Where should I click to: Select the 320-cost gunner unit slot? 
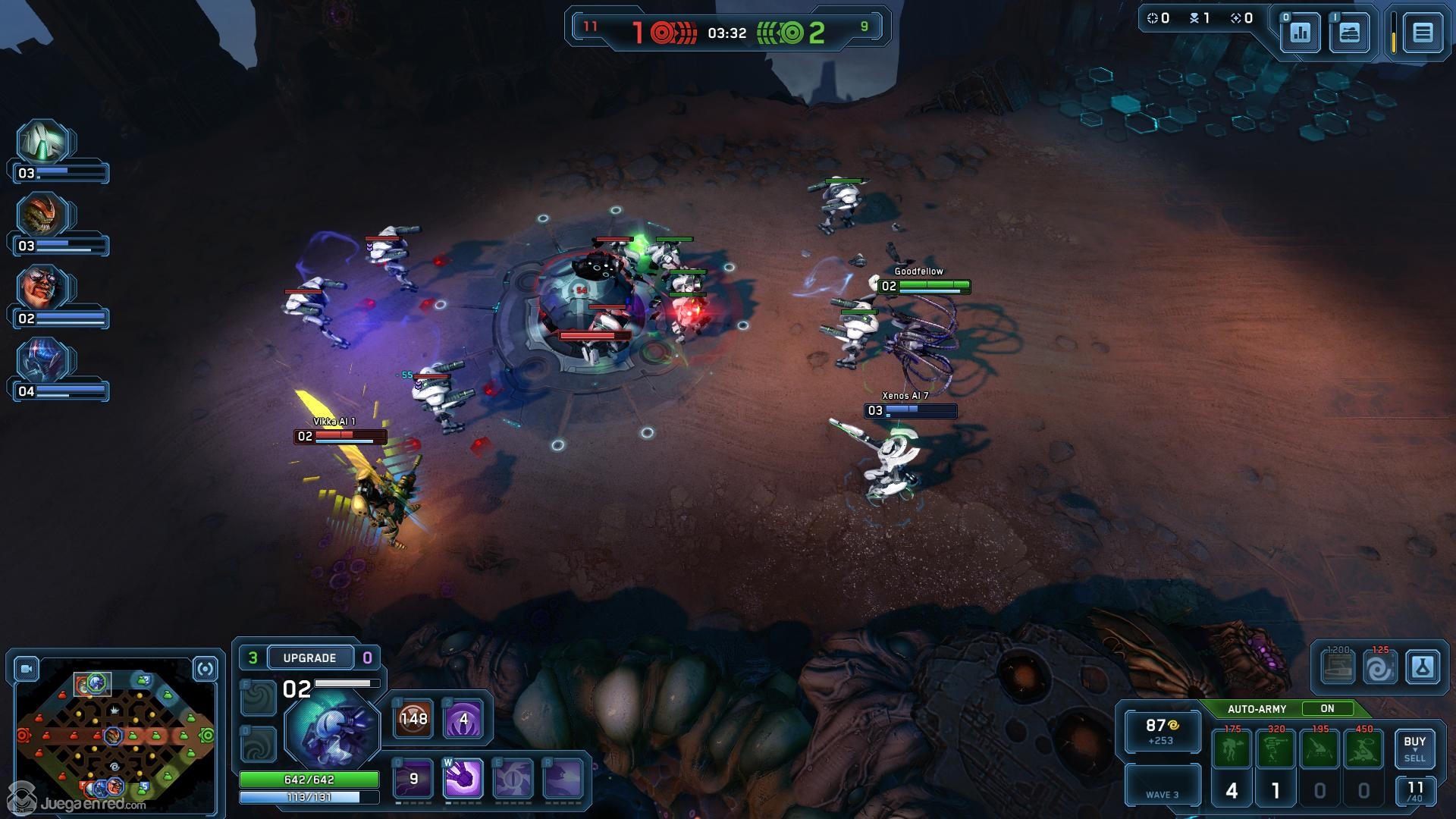pos(1276,749)
